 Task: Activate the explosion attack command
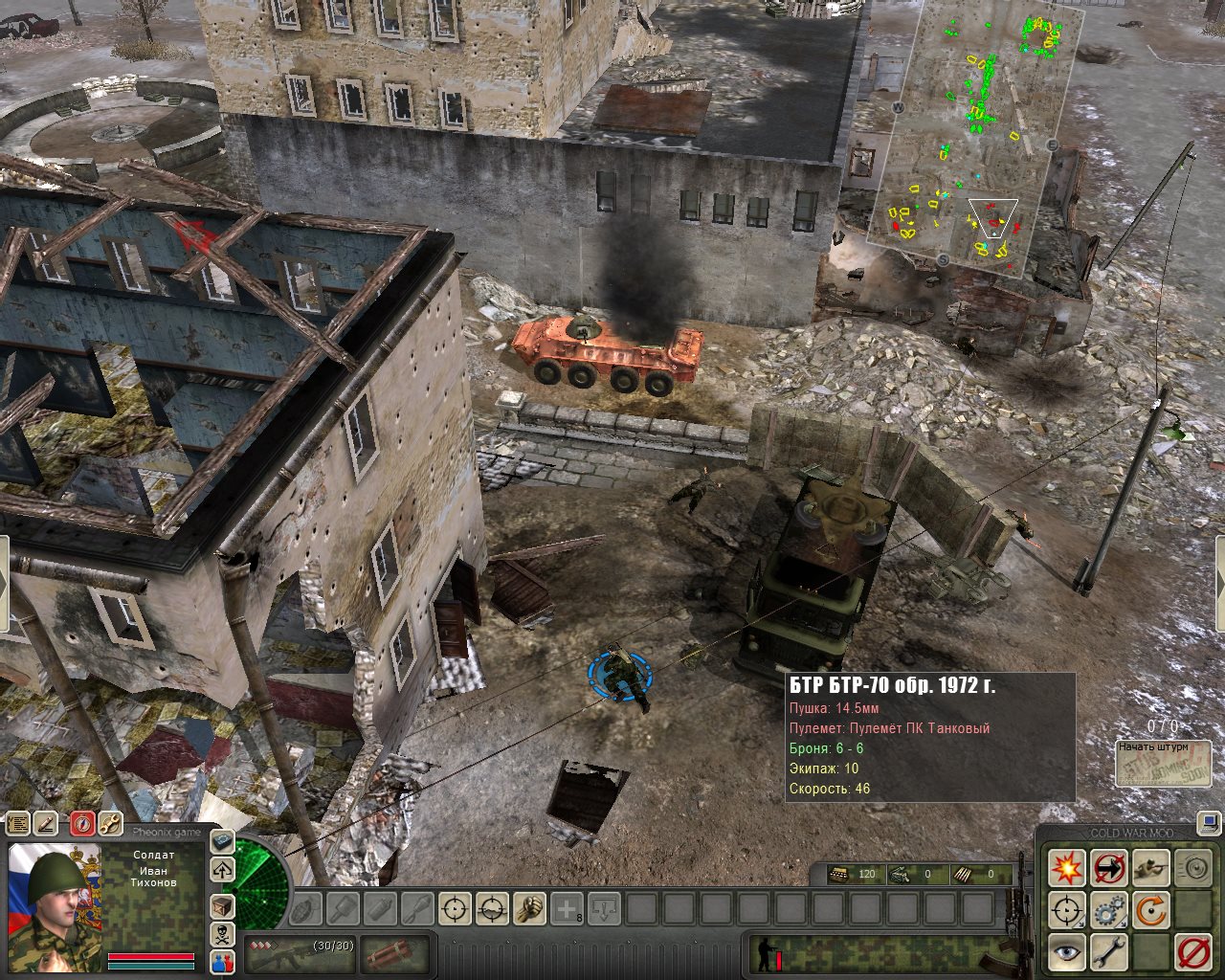(x=1066, y=867)
